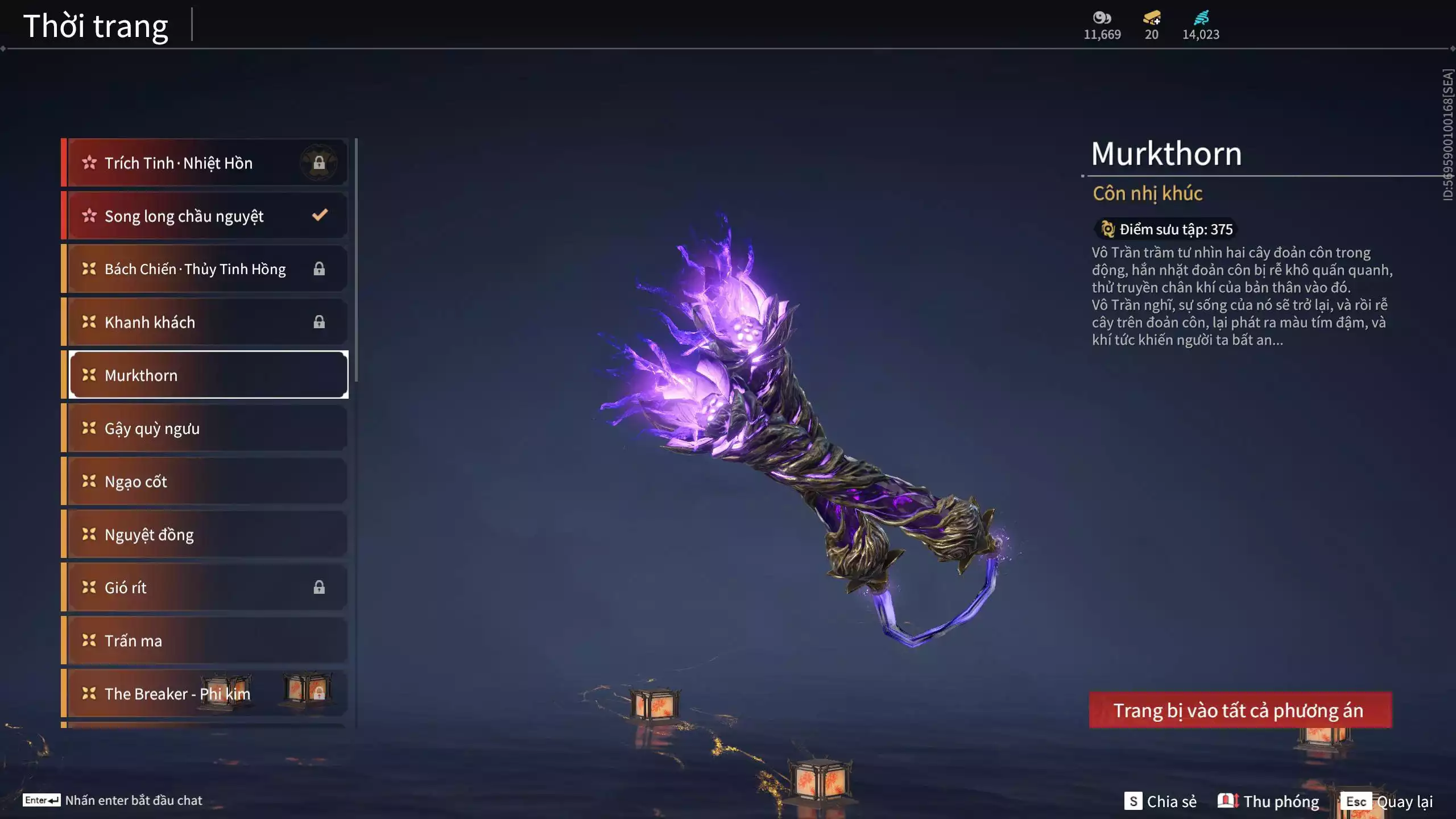Screen dimensions: 1456x819
Task: Go back with Quay lại
Action: click(1388, 801)
